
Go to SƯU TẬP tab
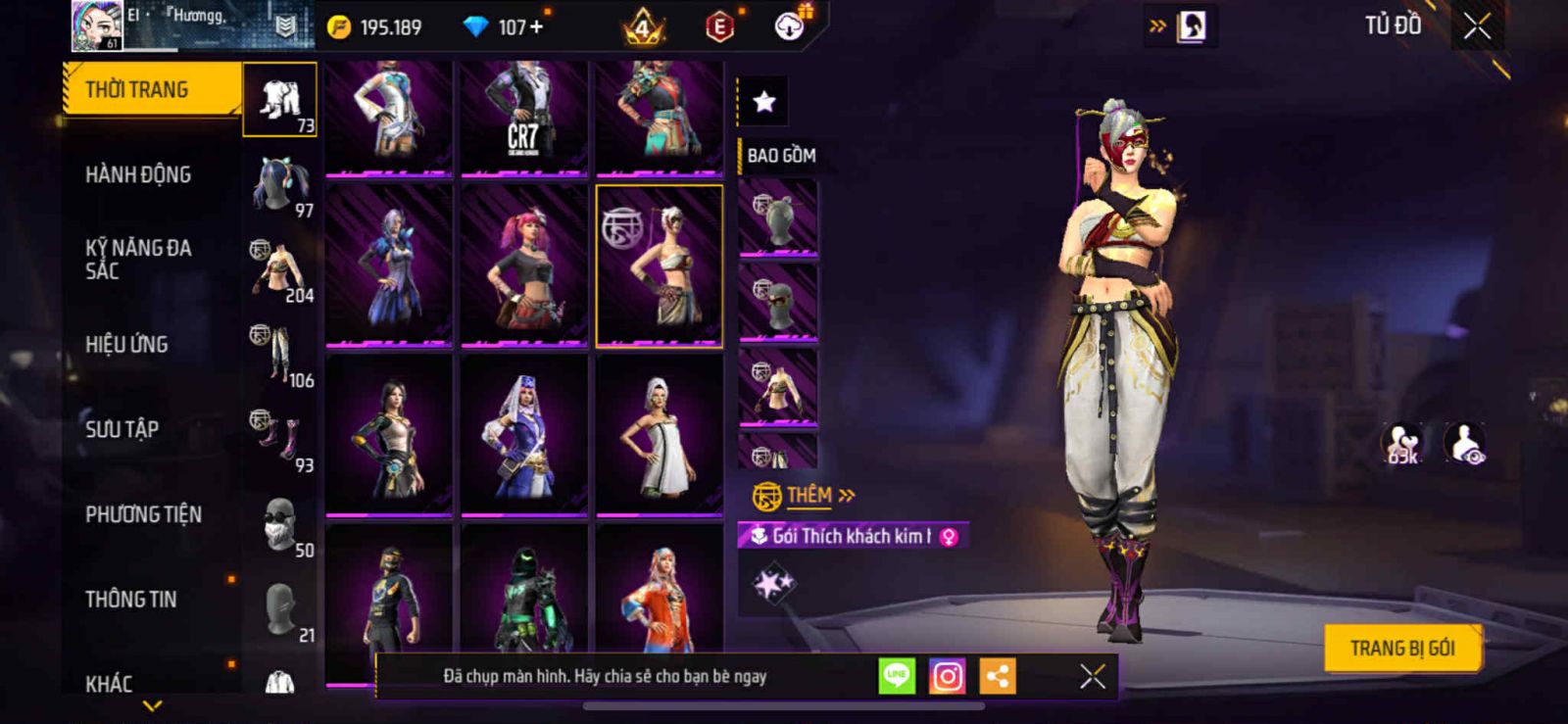point(122,428)
